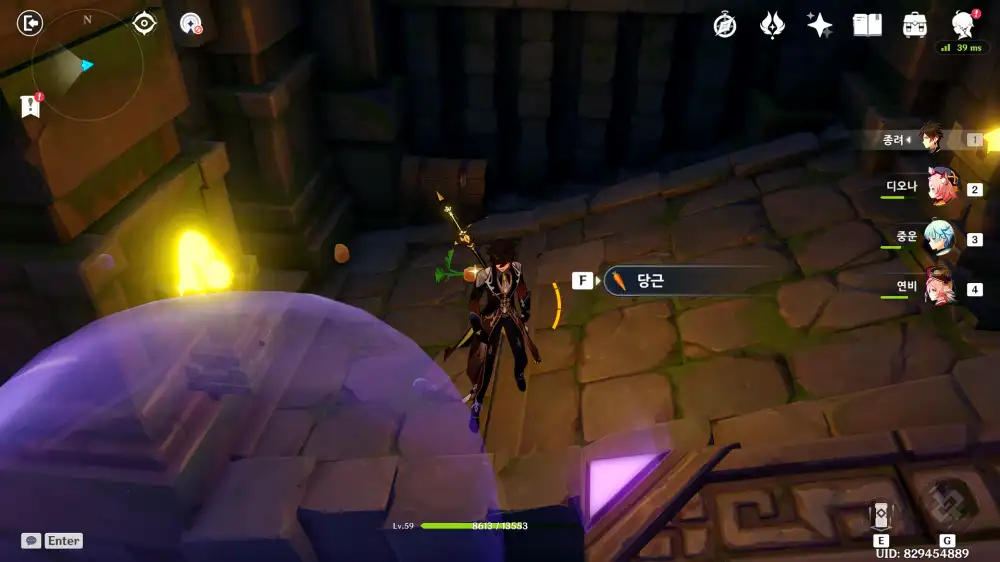Open the quest bookmark with alert
Image resolution: width=1000 pixels, height=562 pixels.
pos(30,106)
